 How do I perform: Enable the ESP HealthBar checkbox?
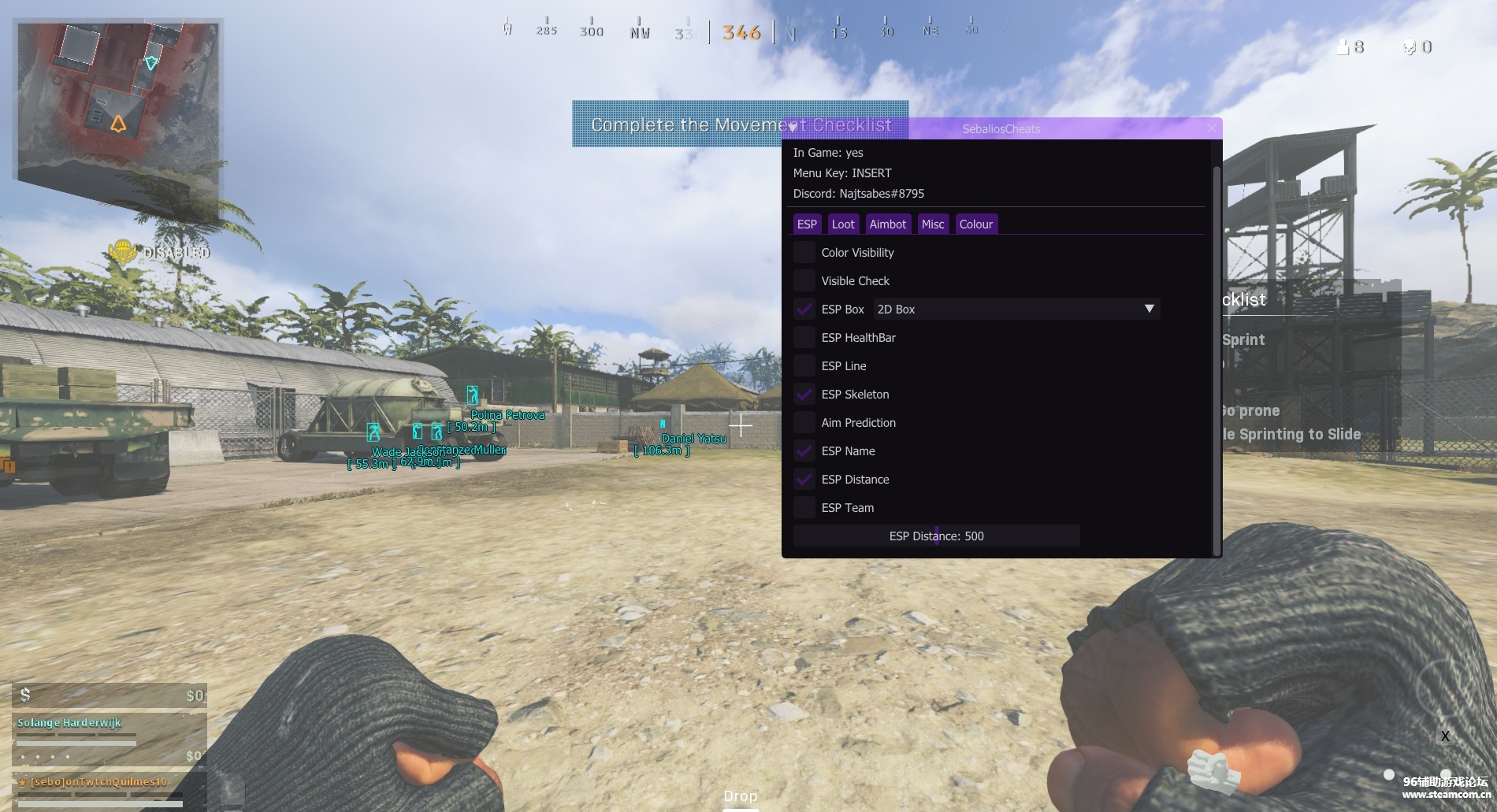coord(804,338)
